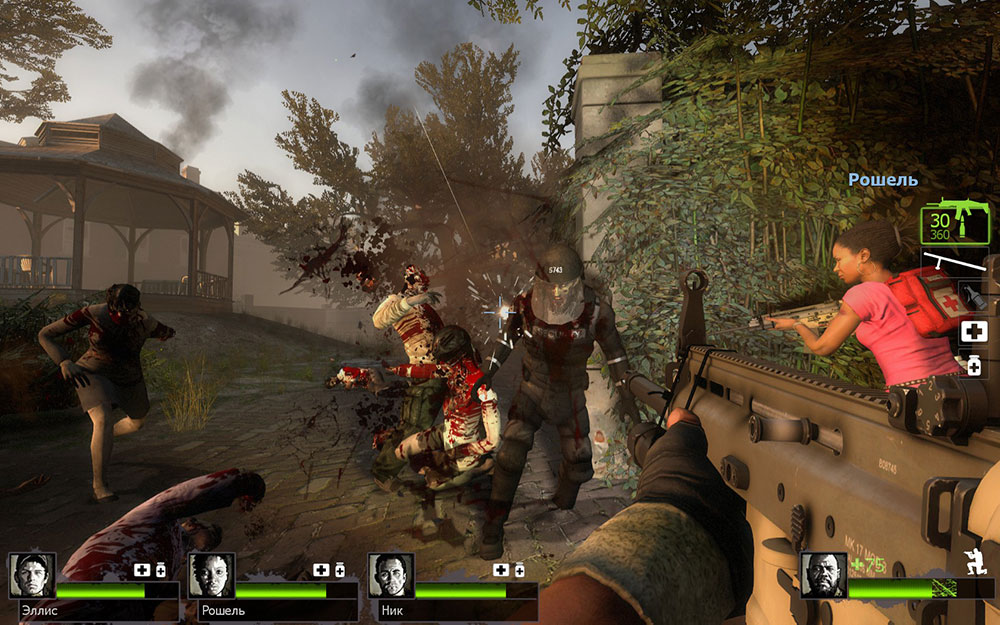
Task: Click Nick's teammate portrait
Action: click(x=391, y=575)
